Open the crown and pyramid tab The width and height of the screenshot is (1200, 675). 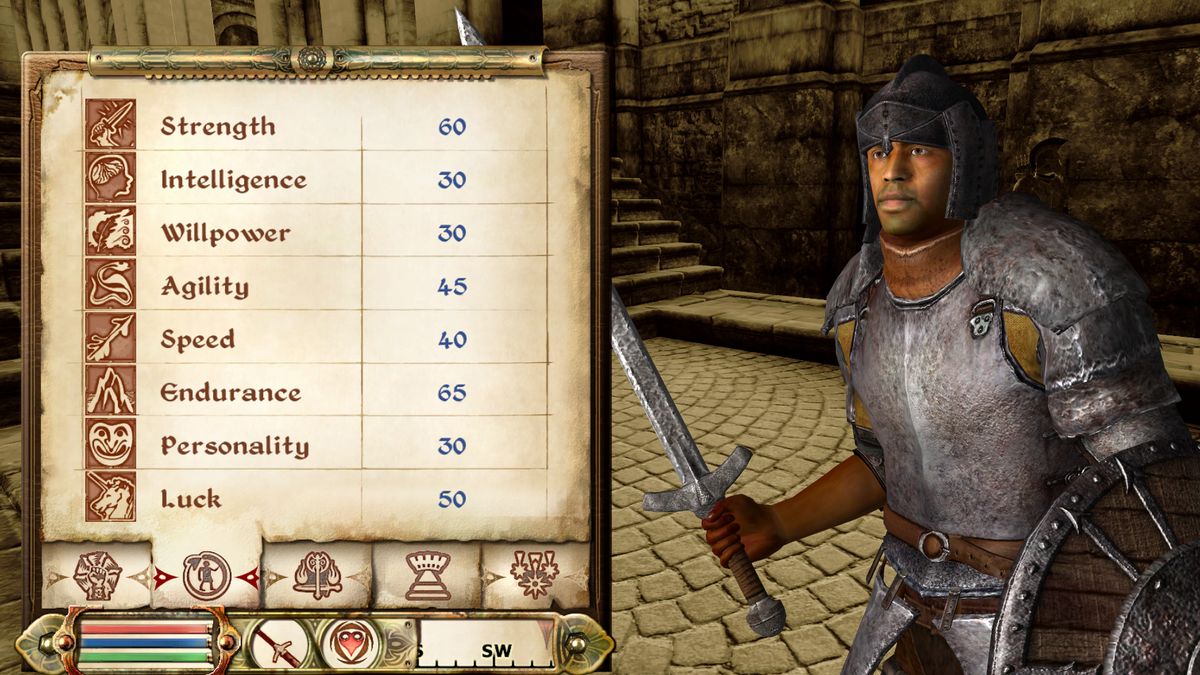coord(427,576)
